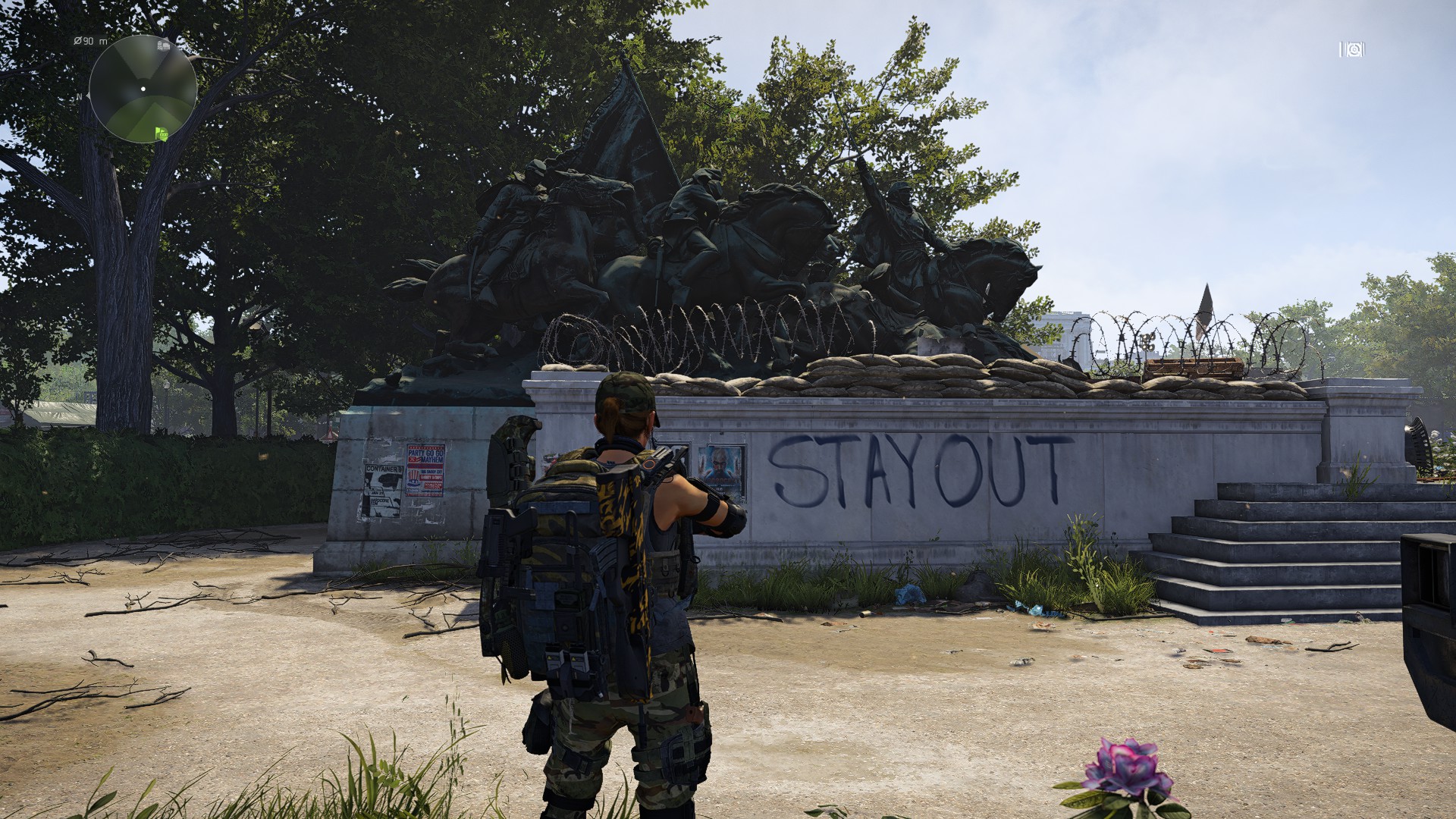Select the green mission flag icon on minimap
The height and width of the screenshot is (819, 1456).
pyautogui.click(x=162, y=133)
